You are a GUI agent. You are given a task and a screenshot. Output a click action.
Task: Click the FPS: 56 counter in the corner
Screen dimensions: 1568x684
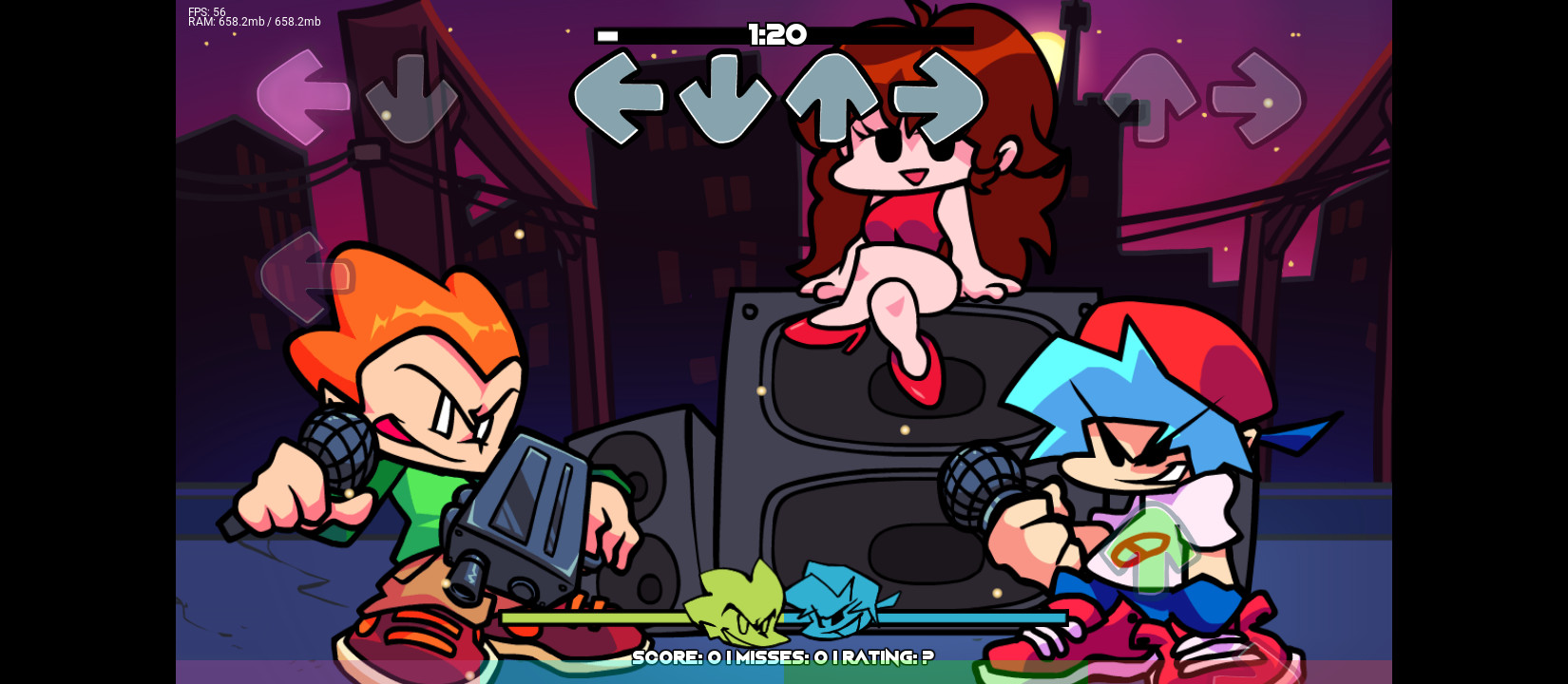[205, 10]
